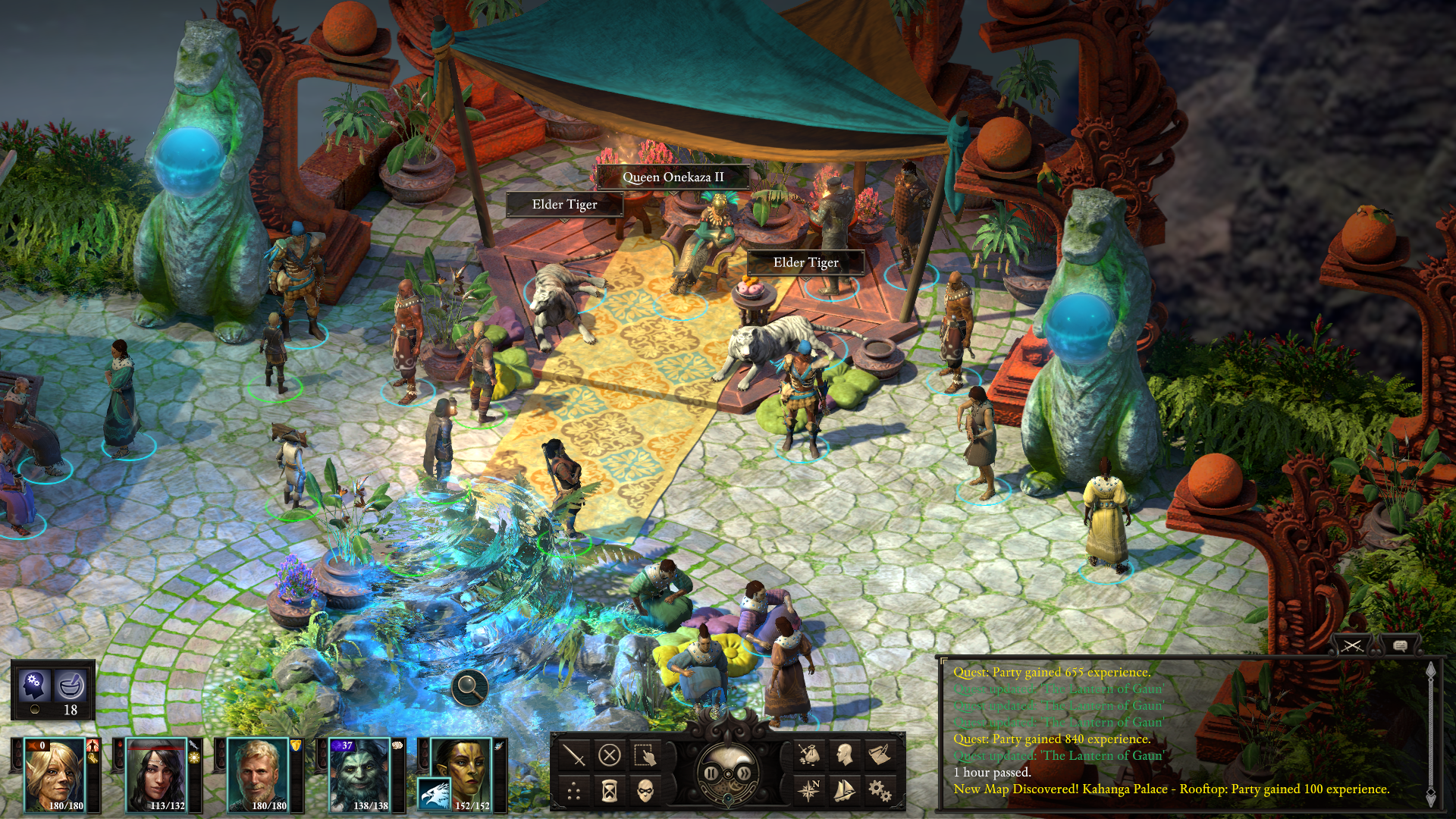
Task: Click the magnifying glass inspect button
Action: 469,688
